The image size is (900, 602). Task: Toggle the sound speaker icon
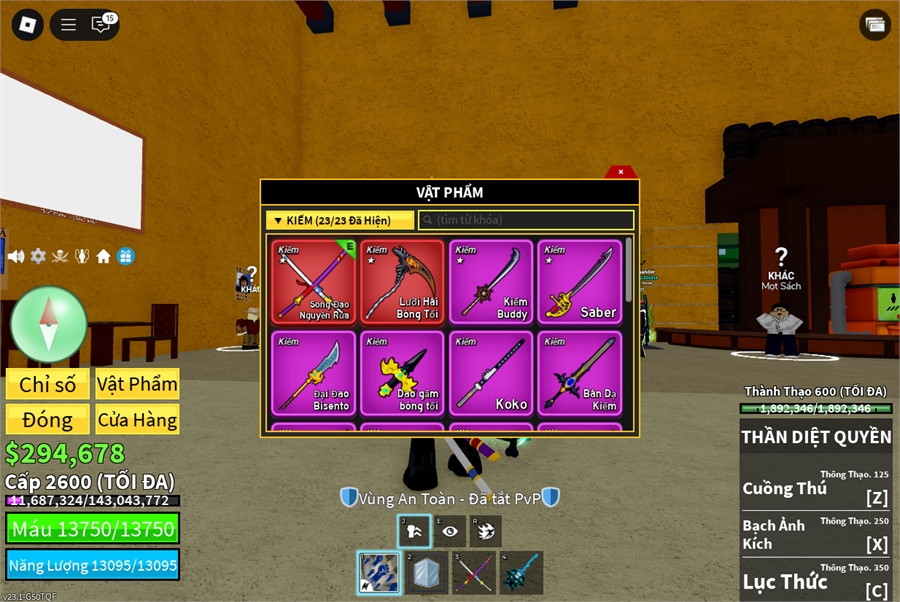pos(16,256)
